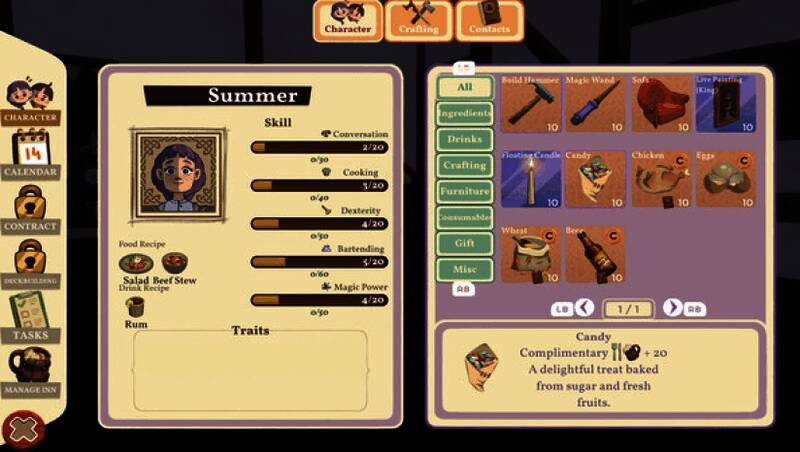Open the Contacts tab

489,20
